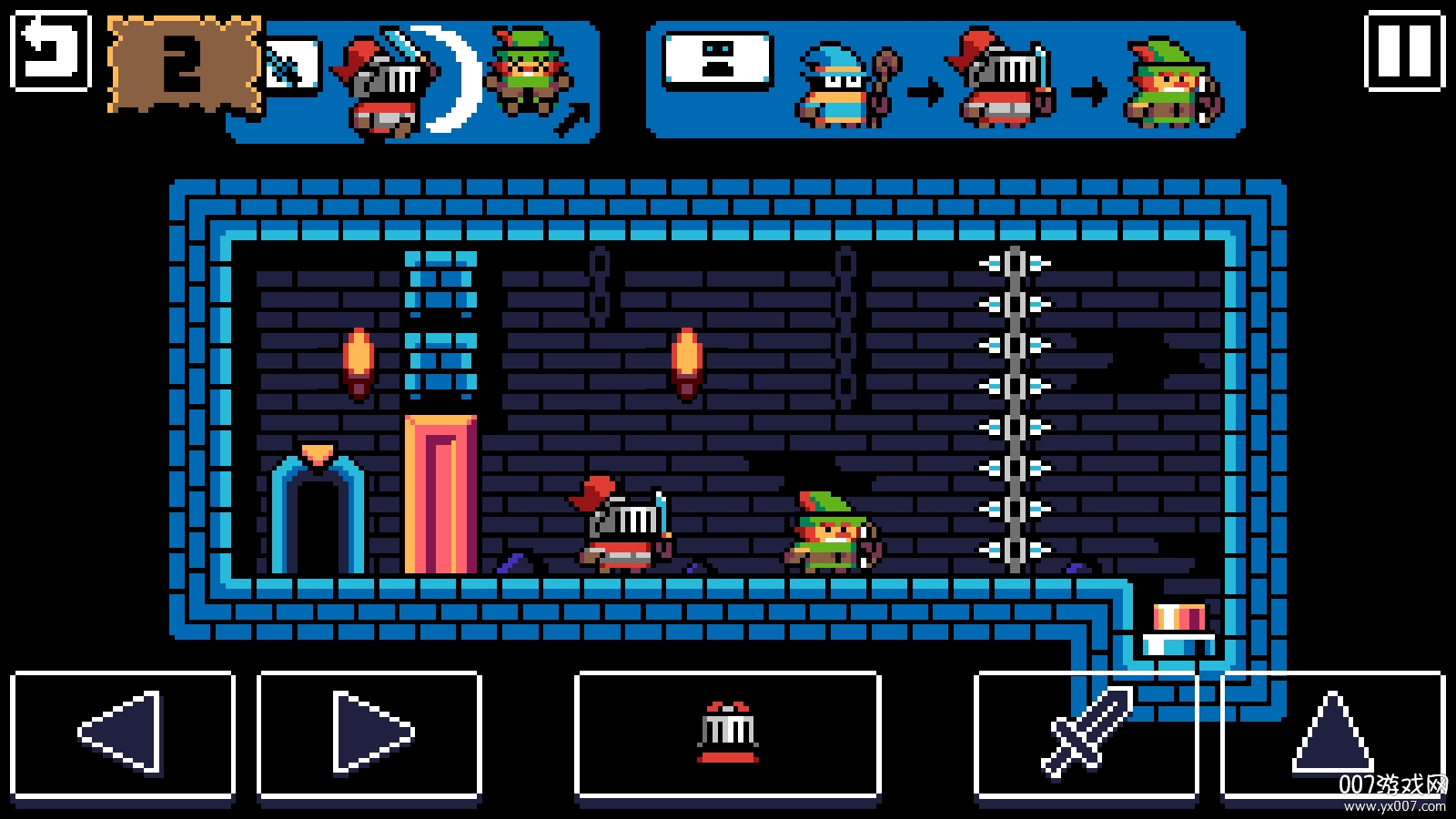Viewport: 1456px width, 819px height.
Task: Move left with the left arrow button
Action: click(123, 734)
